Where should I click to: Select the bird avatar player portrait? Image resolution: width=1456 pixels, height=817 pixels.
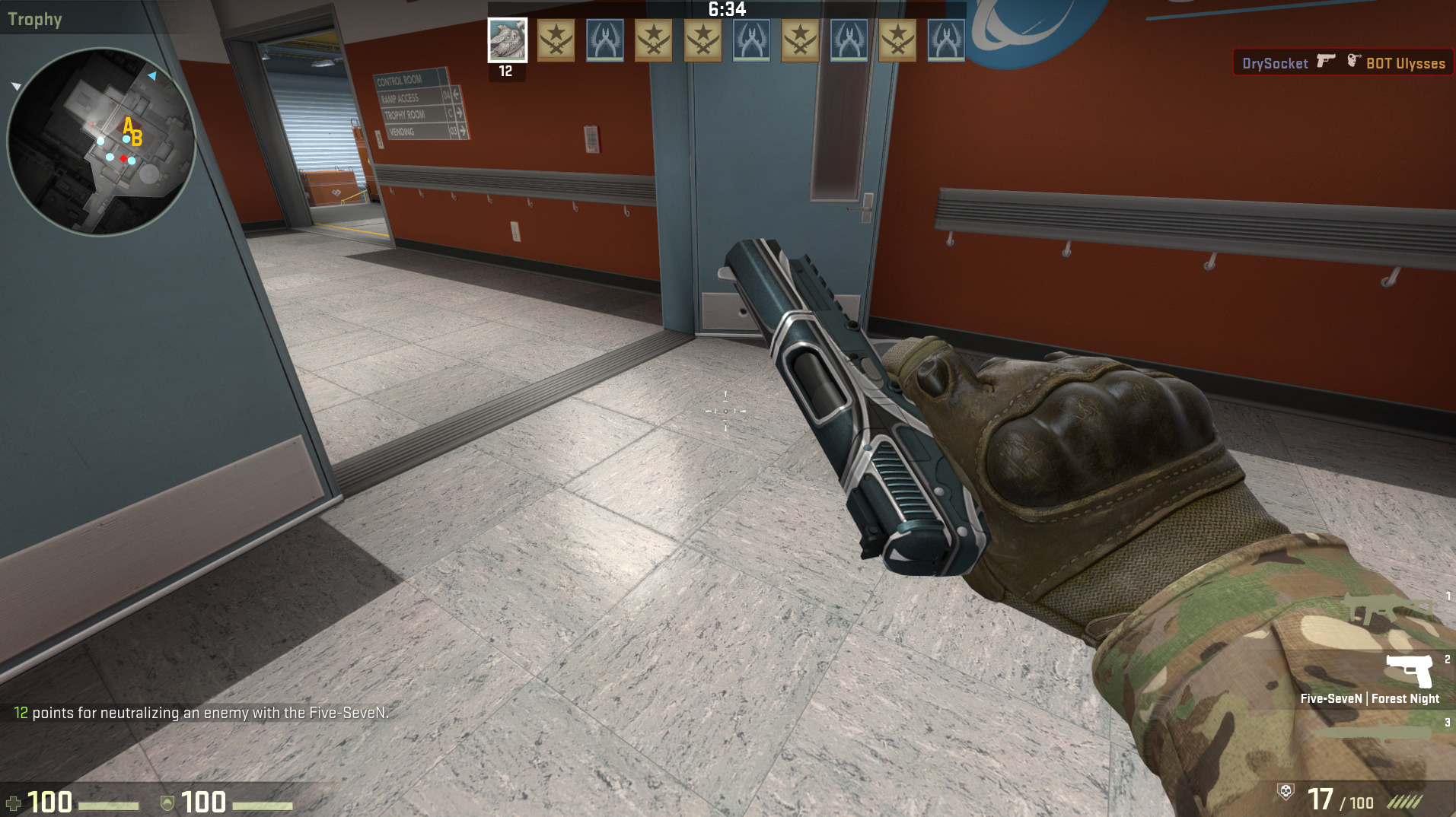[x=507, y=40]
